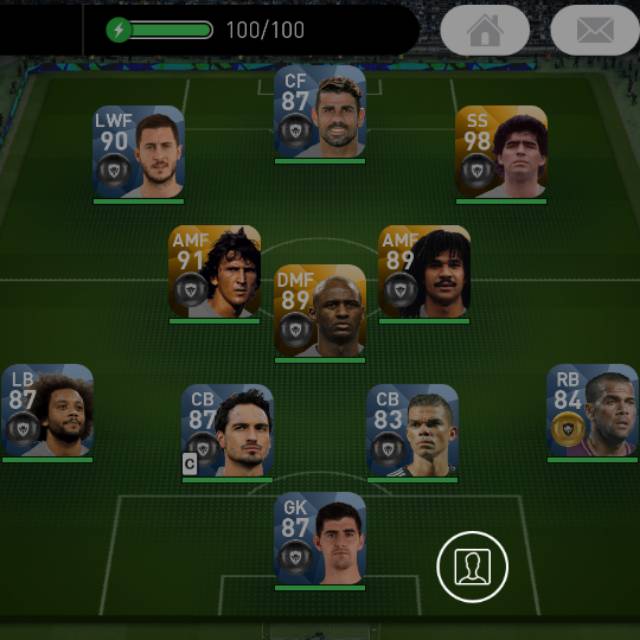
Task: Open the mail inbox
Action: coord(594,30)
